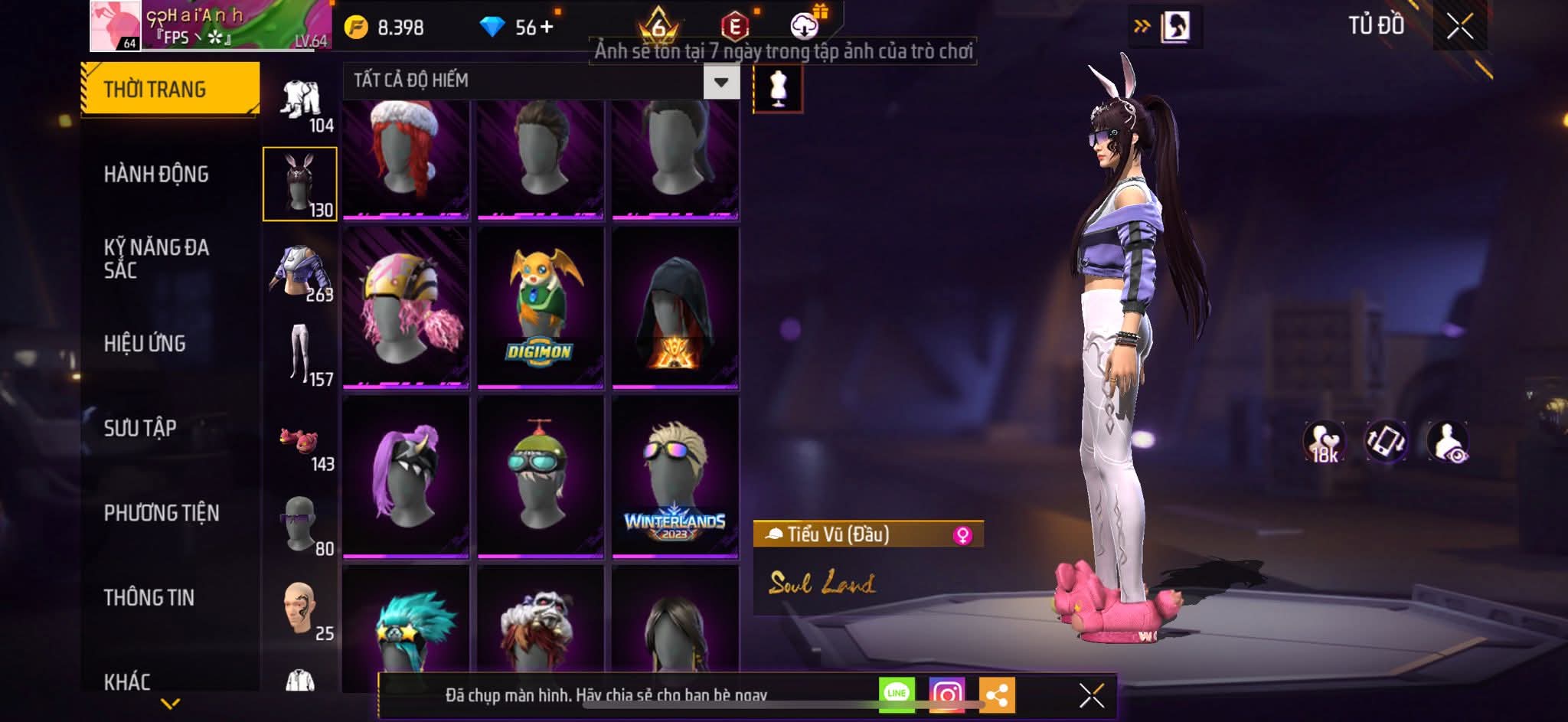Screen dimensions: 1568x722
Task: Open the THÔNG TIN tab
Action: click(x=149, y=597)
